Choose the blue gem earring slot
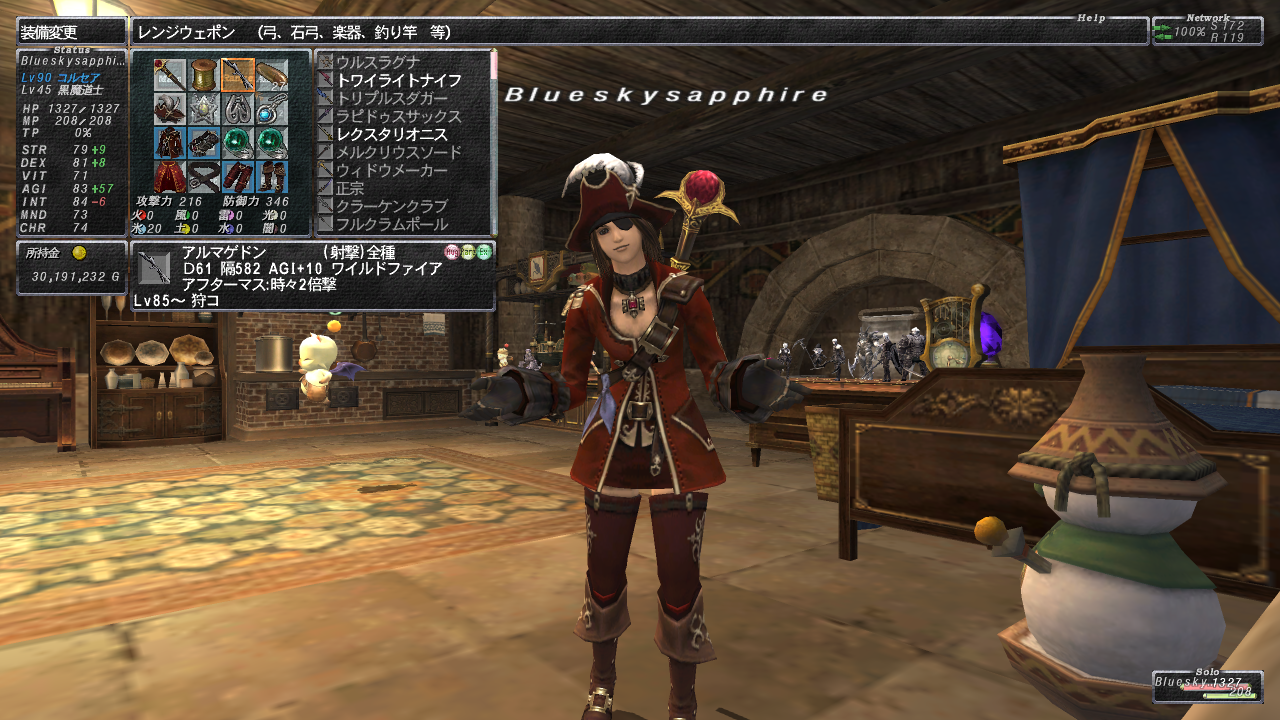The image size is (1280, 720). tap(271, 108)
